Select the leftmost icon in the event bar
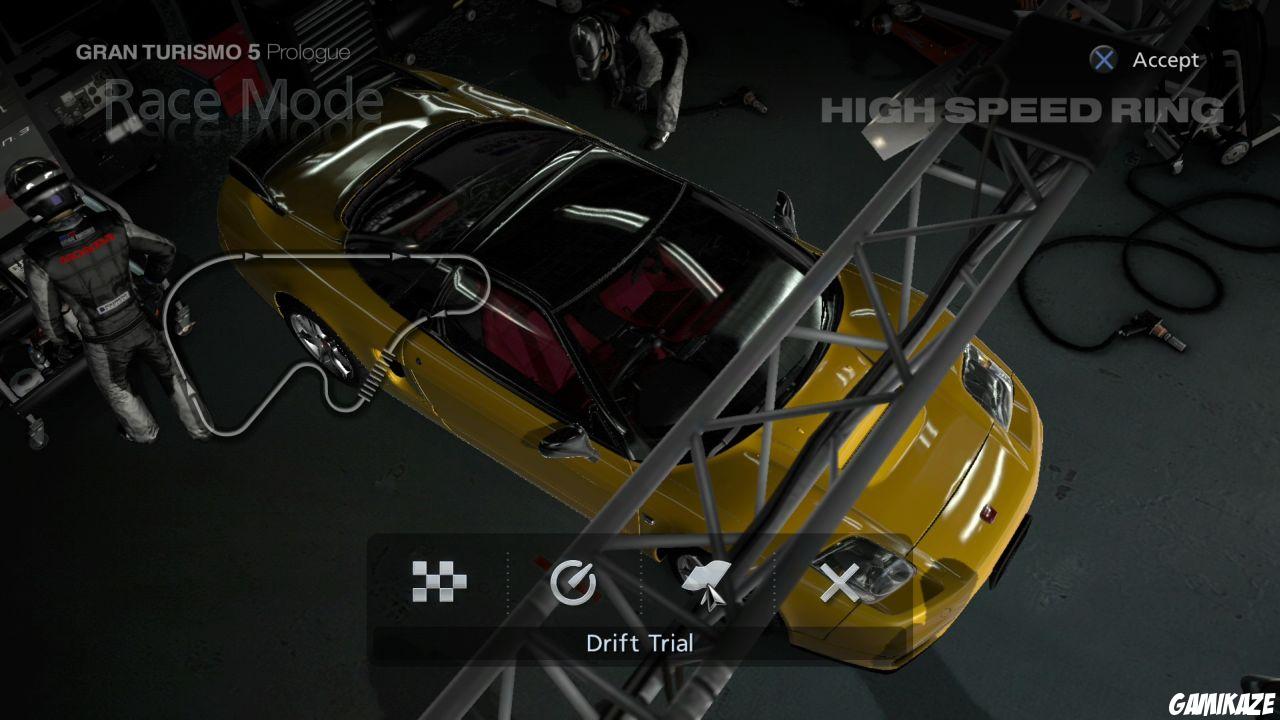 tap(438, 580)
